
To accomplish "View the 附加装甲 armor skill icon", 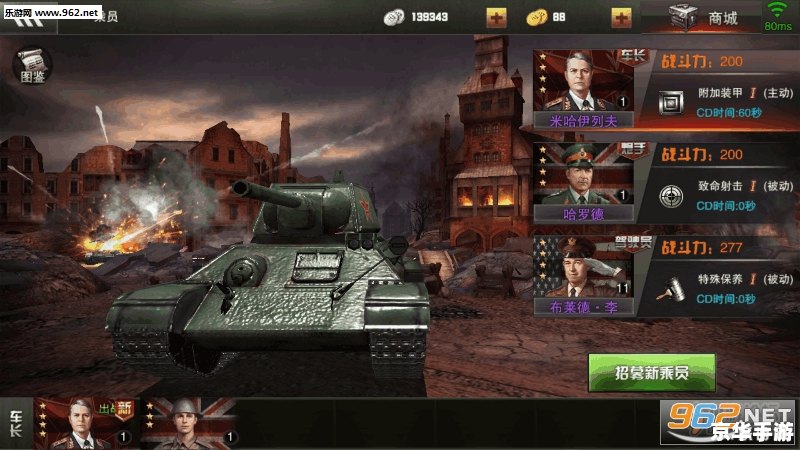I will 672,100.
